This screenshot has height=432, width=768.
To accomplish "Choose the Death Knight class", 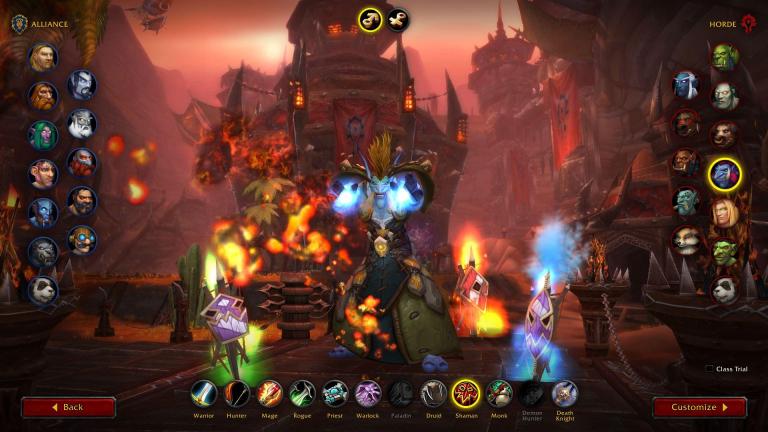I will (564, 393).
